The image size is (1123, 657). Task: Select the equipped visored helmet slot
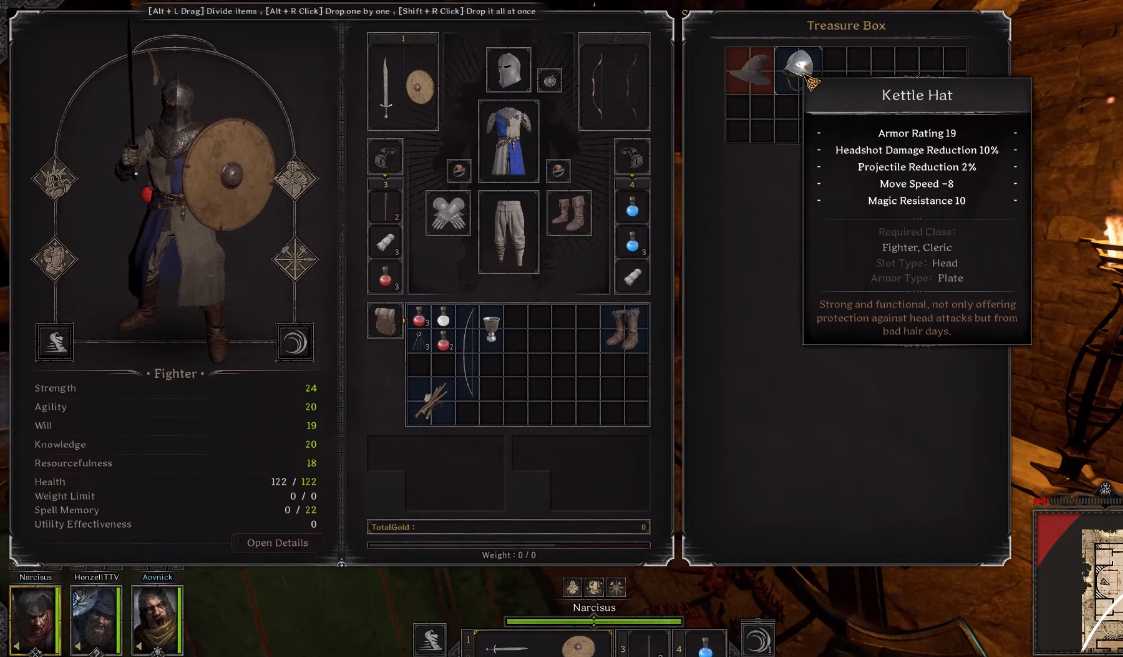pyautogui.click(x=508, y=69)
